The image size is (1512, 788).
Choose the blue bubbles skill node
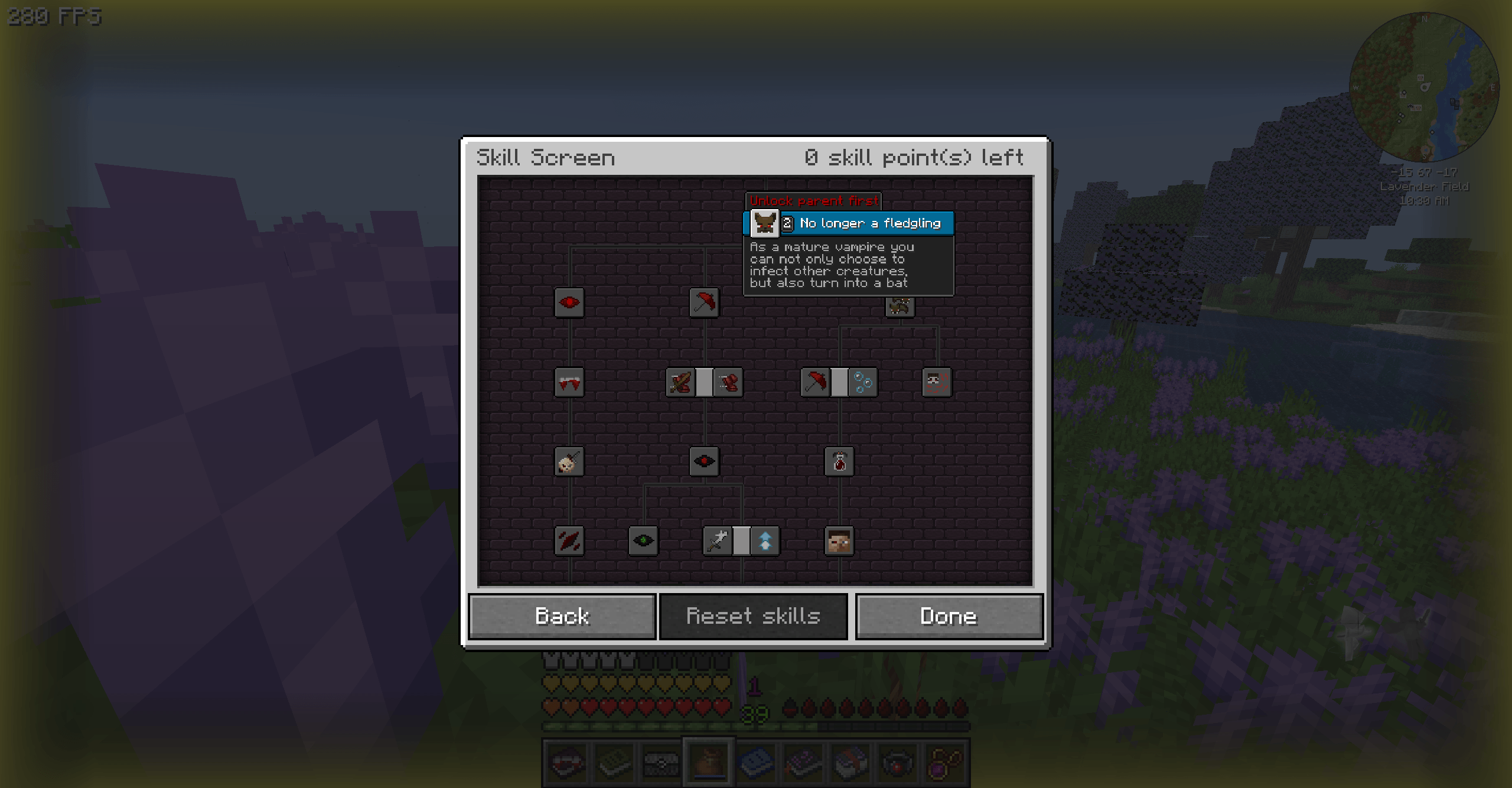point(863,382)
